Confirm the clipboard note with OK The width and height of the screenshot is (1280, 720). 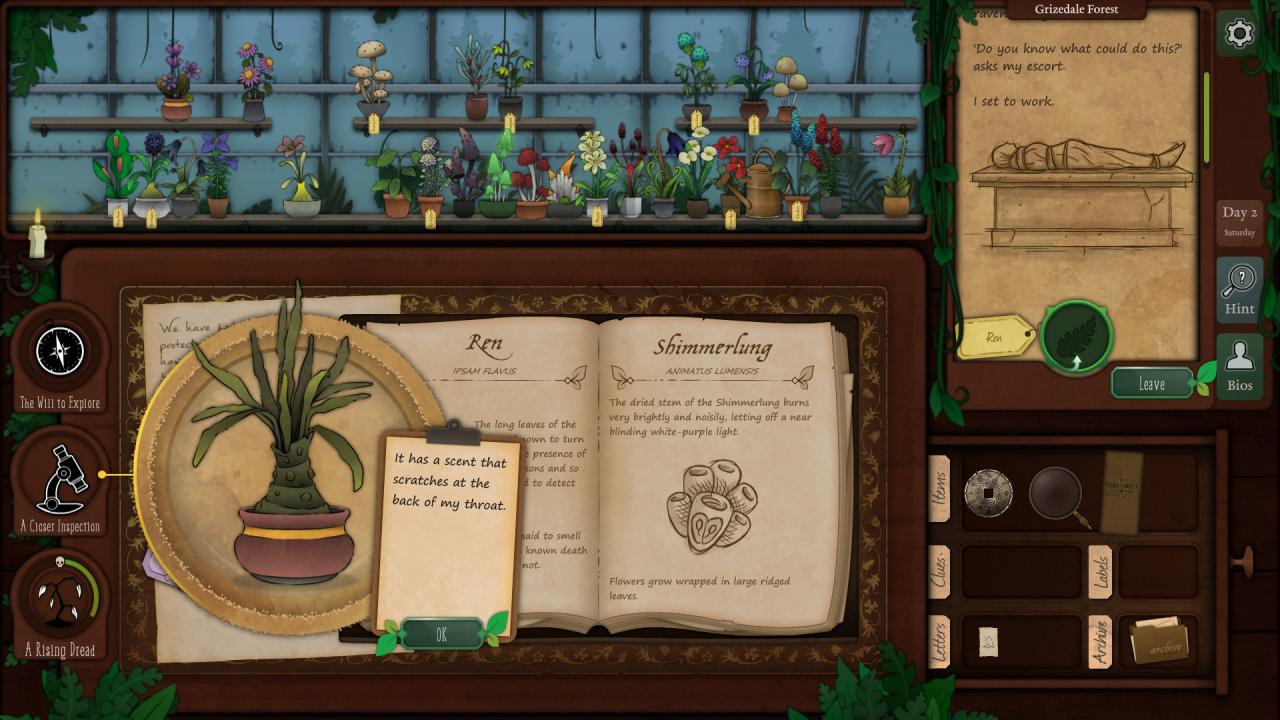click(441, 634)
